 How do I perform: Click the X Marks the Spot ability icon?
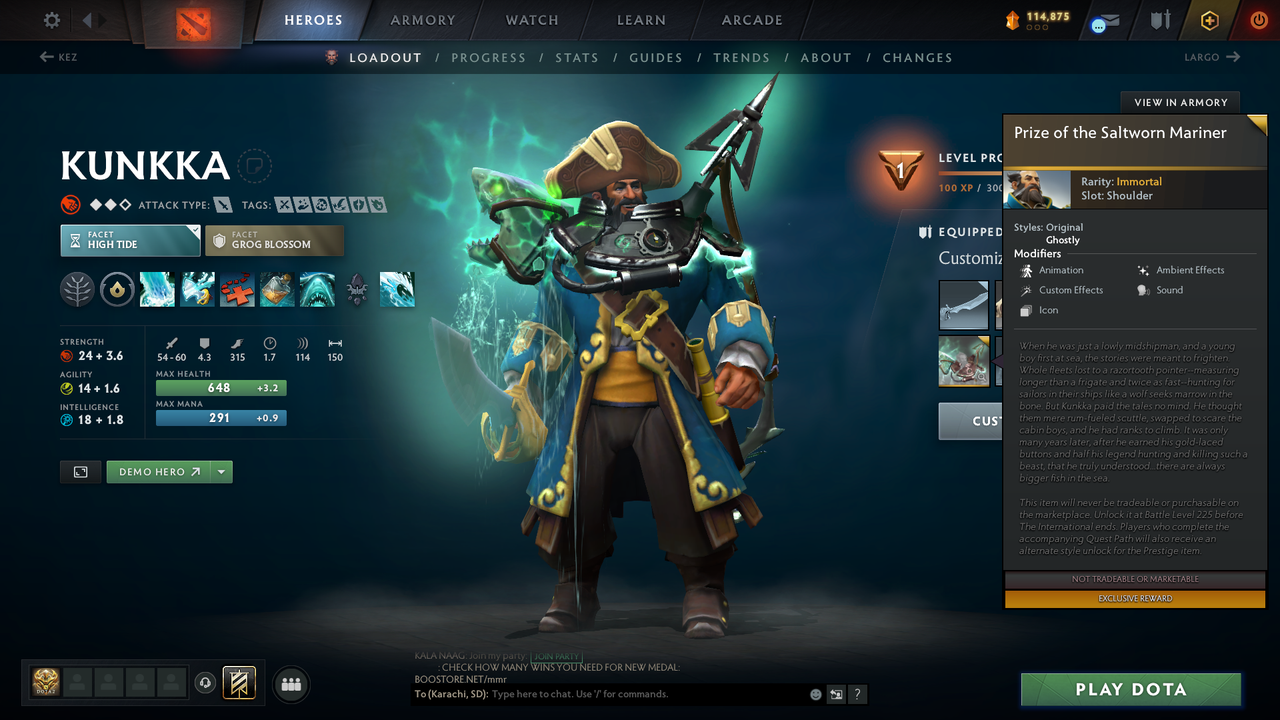pos(237,289)
